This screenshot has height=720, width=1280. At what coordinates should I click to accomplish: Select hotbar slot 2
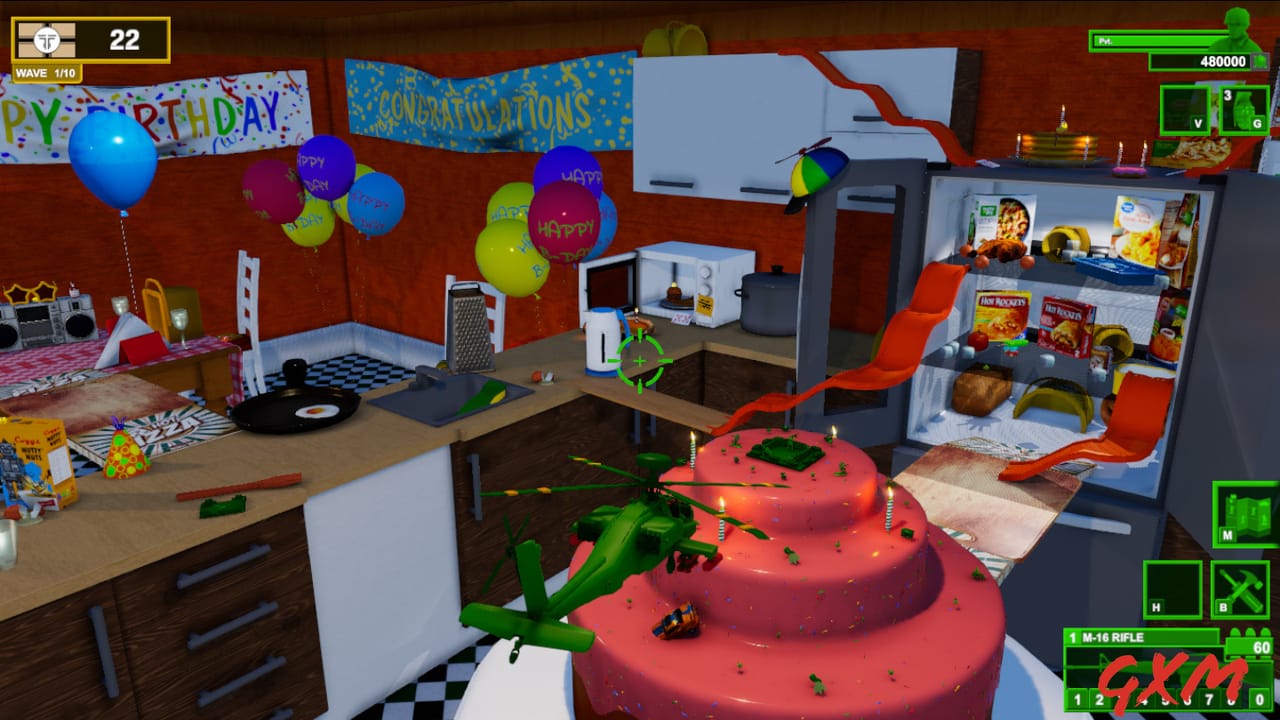[1099, 700]
